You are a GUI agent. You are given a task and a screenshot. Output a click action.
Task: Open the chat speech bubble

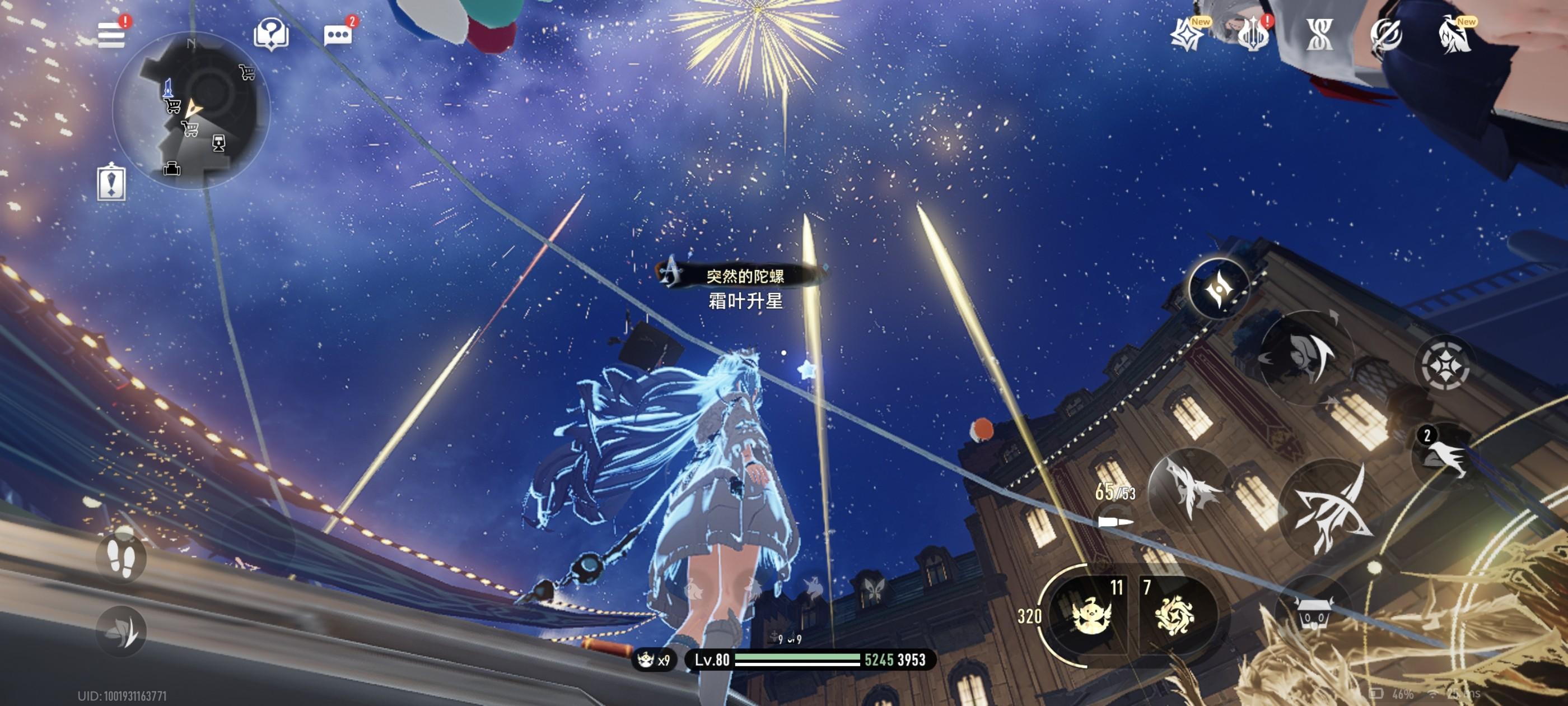(338, 35)
